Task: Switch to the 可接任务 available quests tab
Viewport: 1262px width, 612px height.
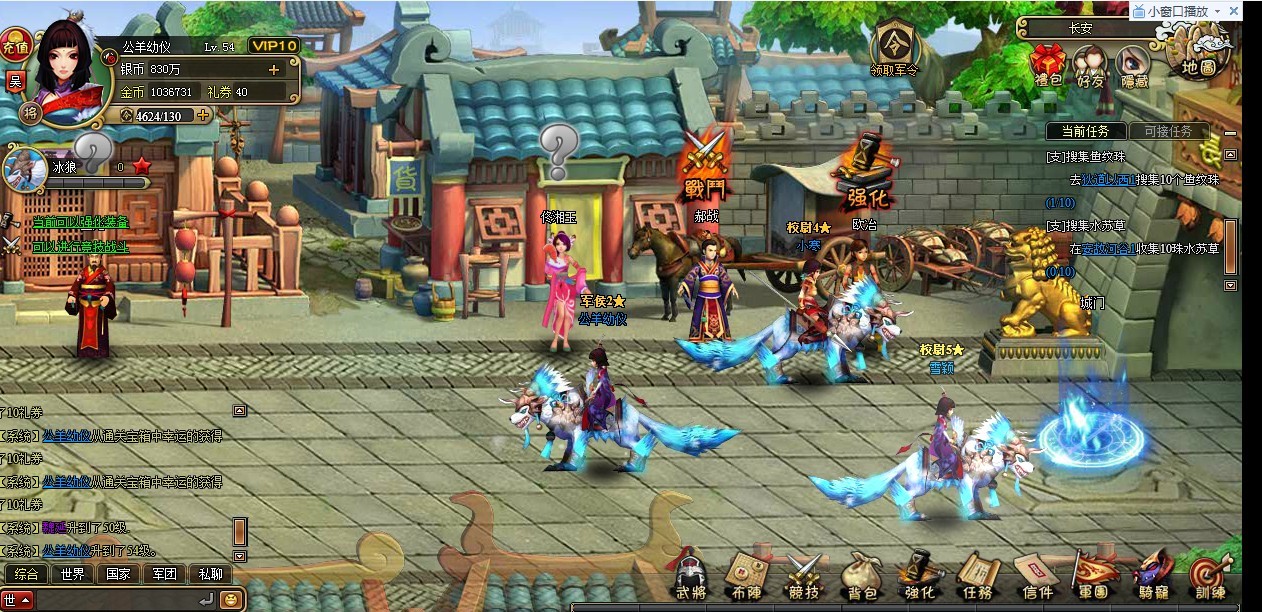Action: [1168, 131]
